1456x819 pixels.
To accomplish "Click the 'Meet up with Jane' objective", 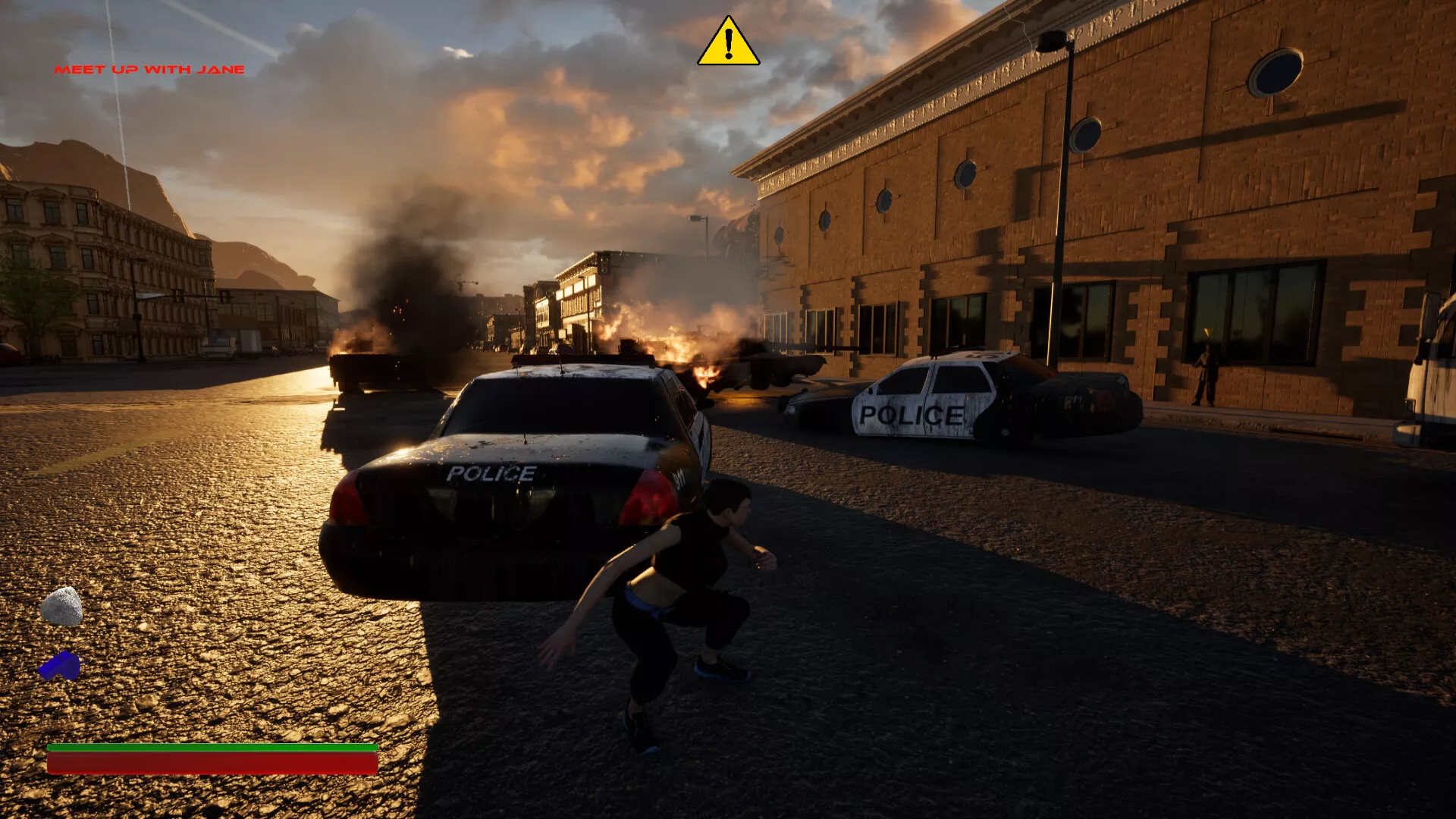I will pyautogui.click(x=149, y=70).
